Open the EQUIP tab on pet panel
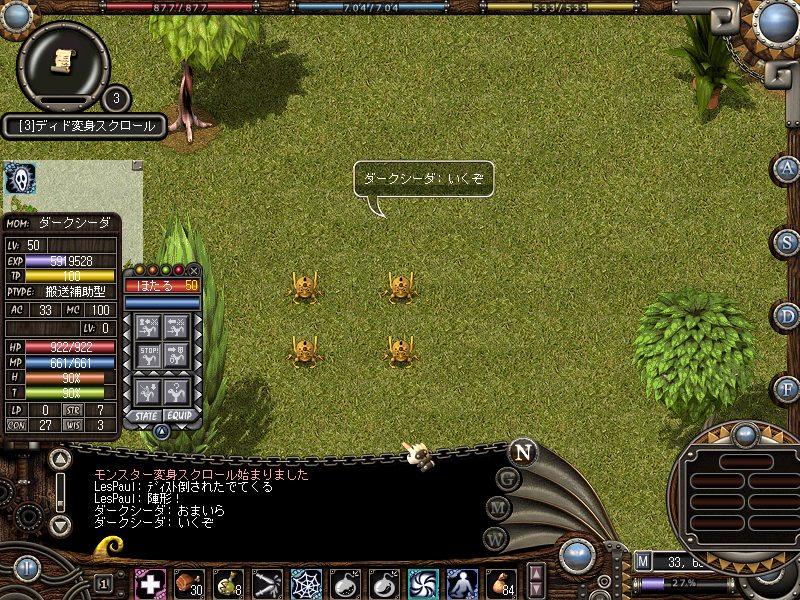This screenshot has height=600, width=800. pos(179,415)
